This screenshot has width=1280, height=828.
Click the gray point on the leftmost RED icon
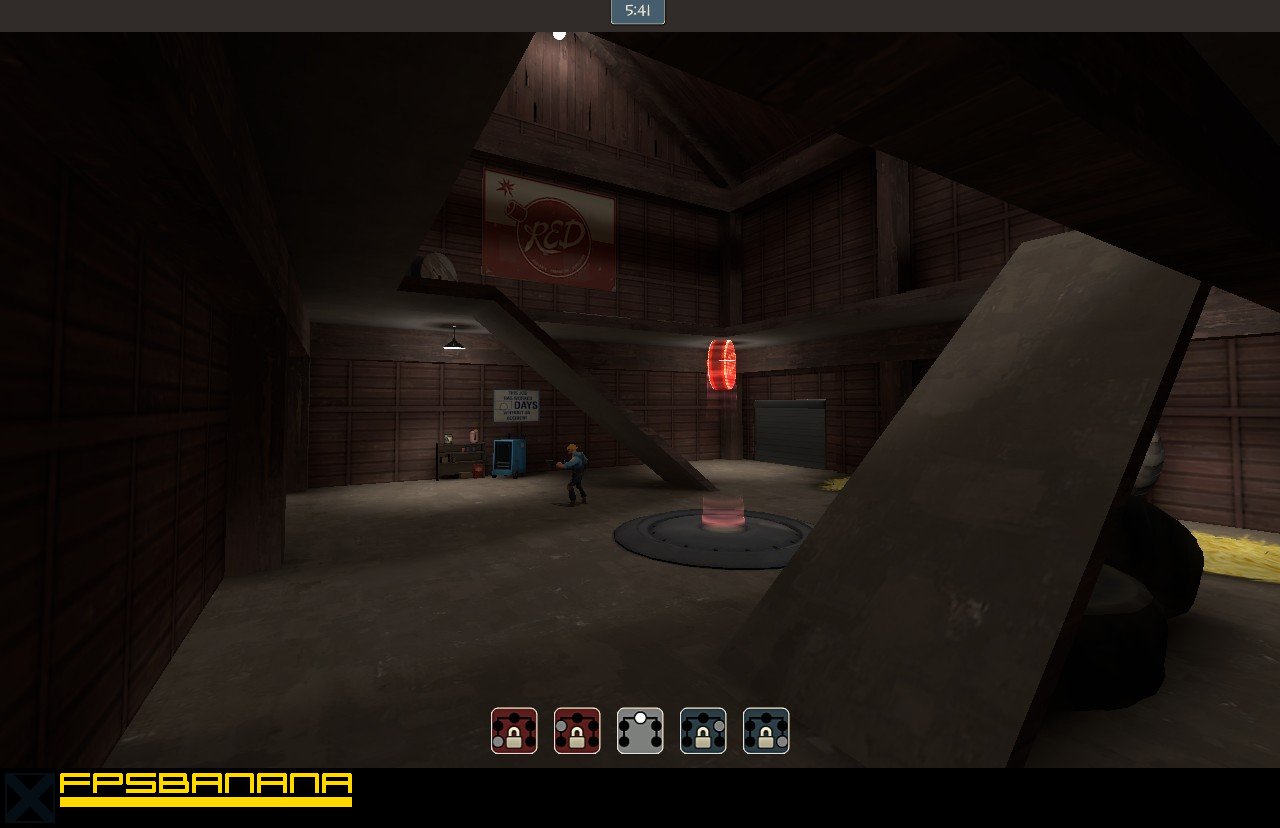tap(498, 740)
